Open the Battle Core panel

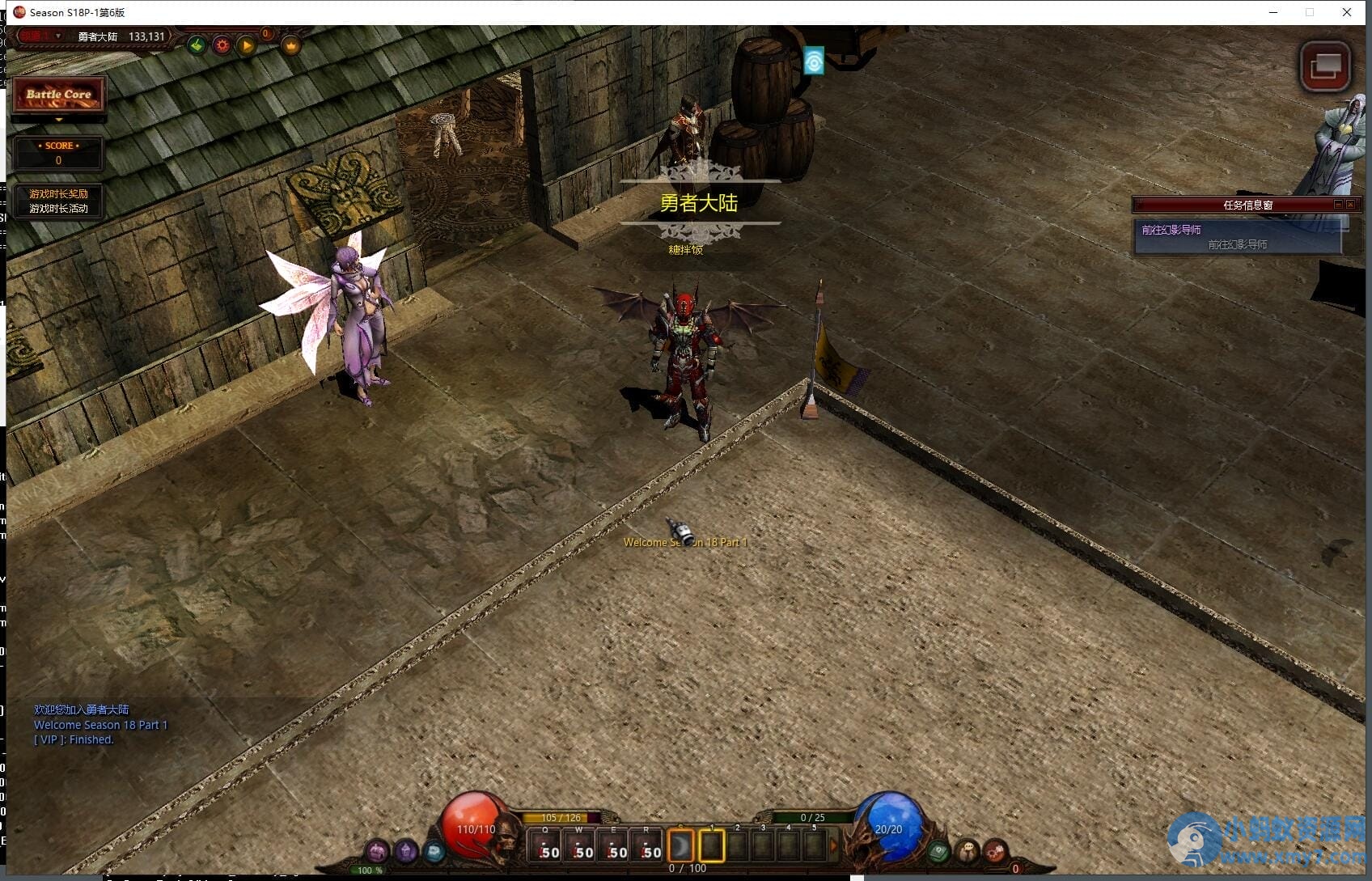click(x=58, y=95)
